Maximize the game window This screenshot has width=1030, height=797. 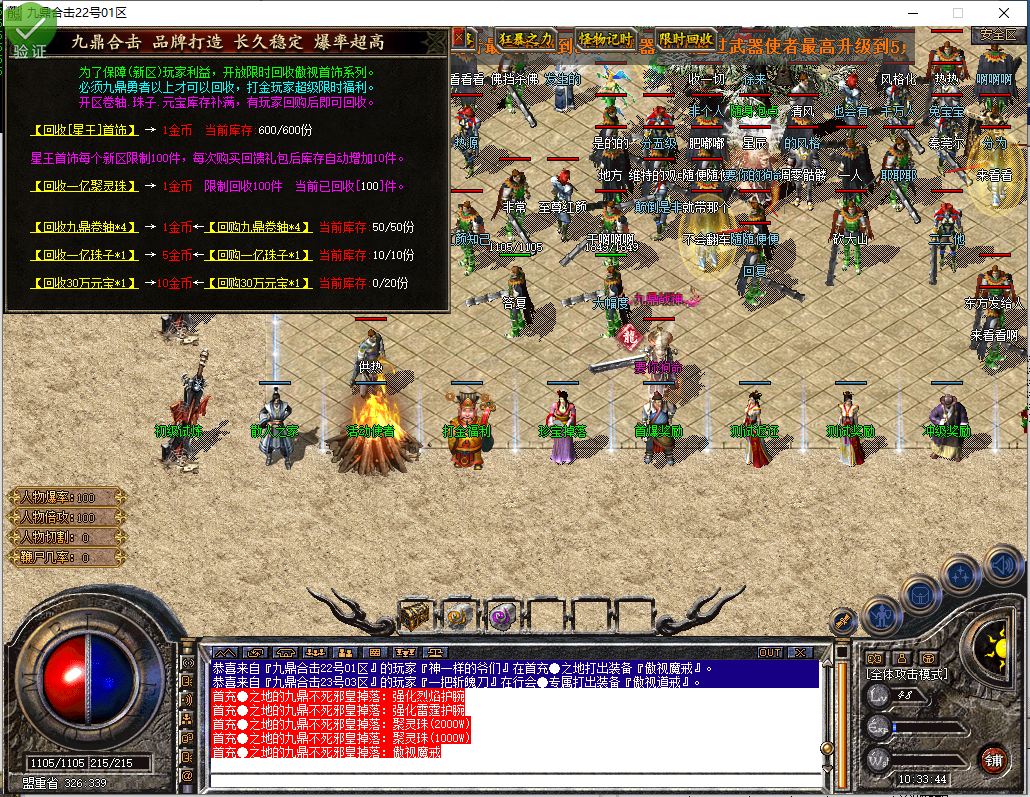coord(958,13)
